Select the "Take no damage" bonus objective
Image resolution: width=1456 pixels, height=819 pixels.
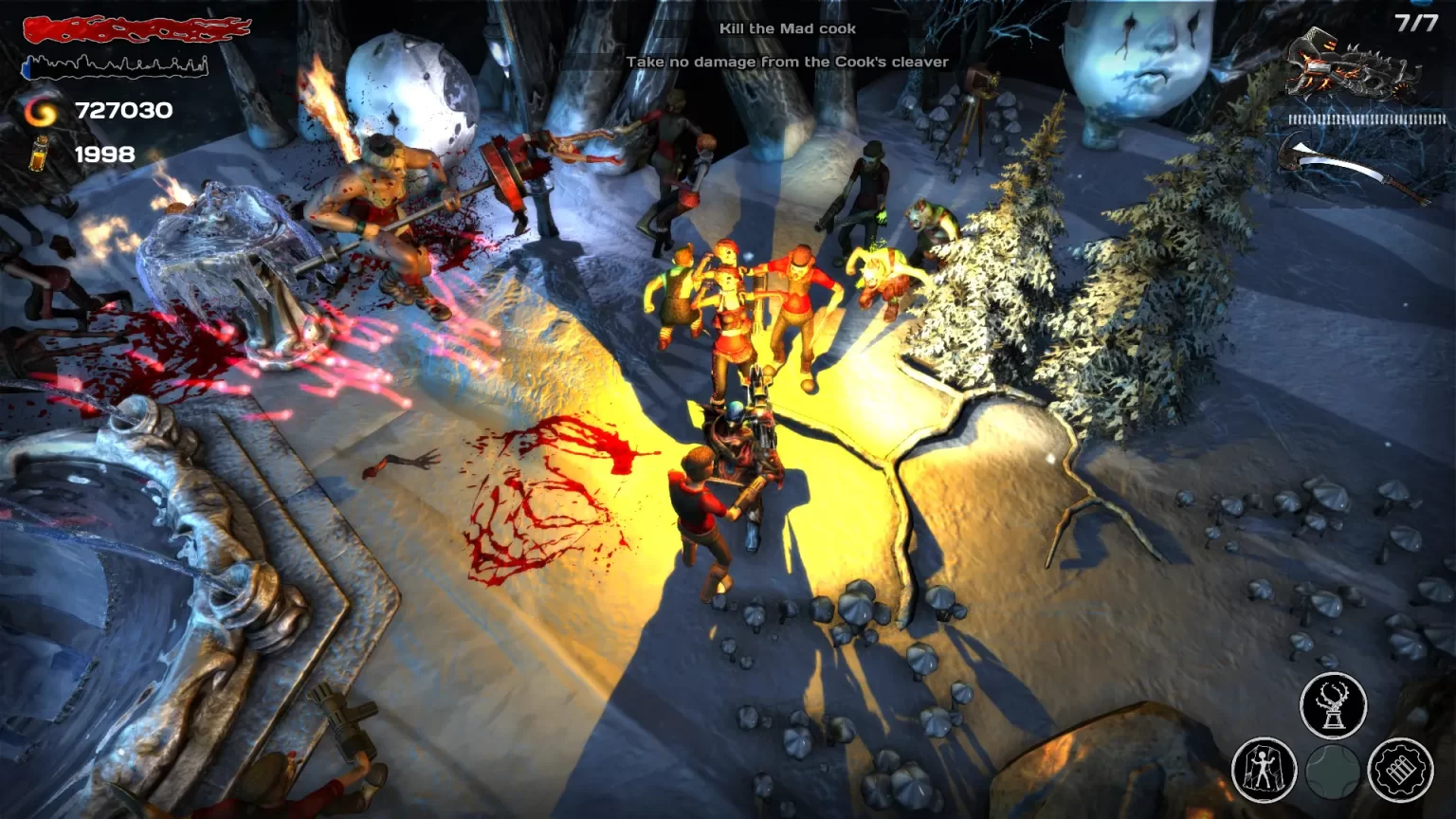(x=787, y=62)
